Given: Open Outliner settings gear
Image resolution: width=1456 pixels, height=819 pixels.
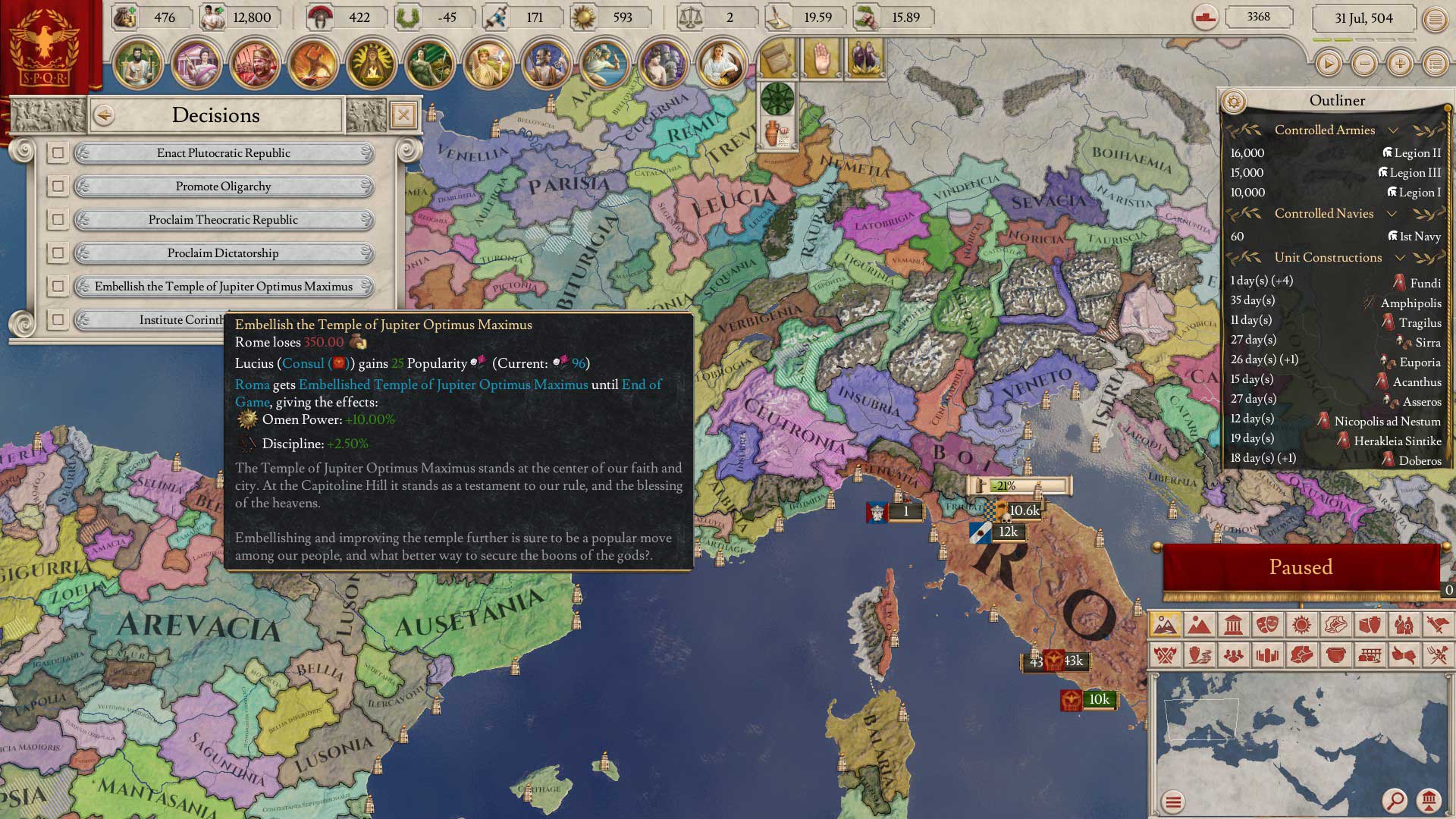Looking at the screenshot, I should point(1234,101).
